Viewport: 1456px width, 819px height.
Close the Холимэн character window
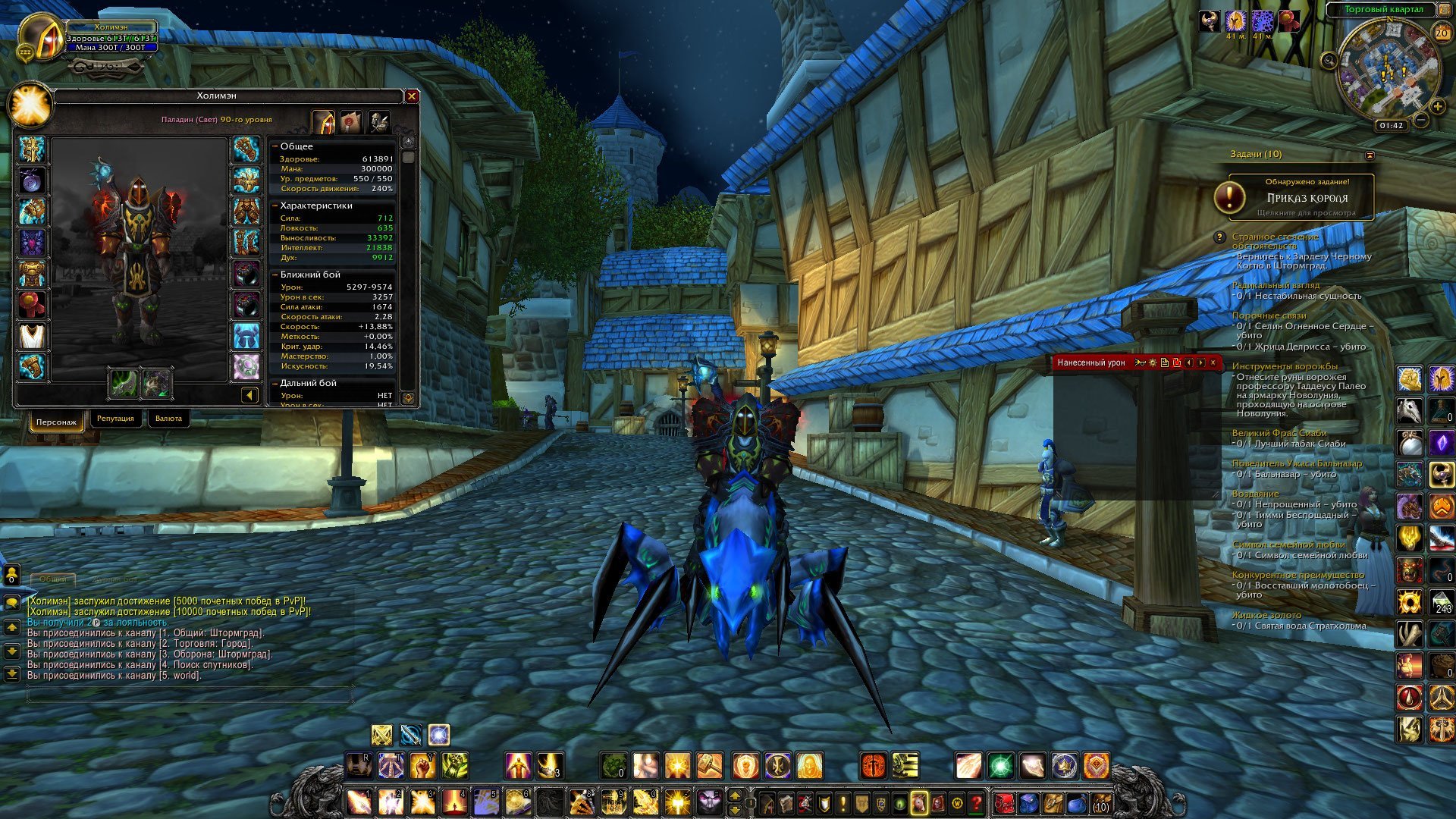412,96
